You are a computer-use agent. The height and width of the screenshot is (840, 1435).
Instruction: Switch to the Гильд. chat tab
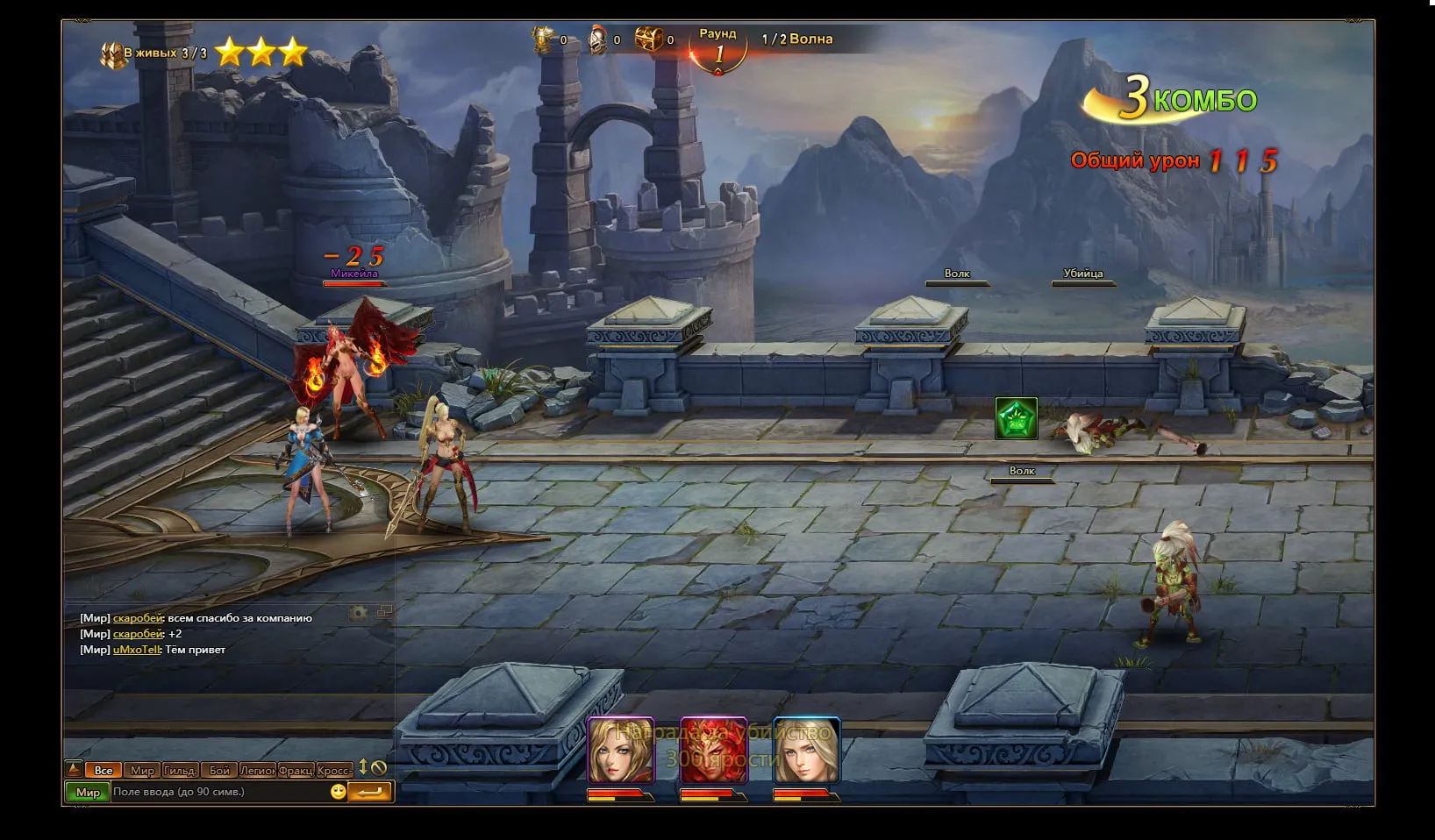tap(180, 770)
